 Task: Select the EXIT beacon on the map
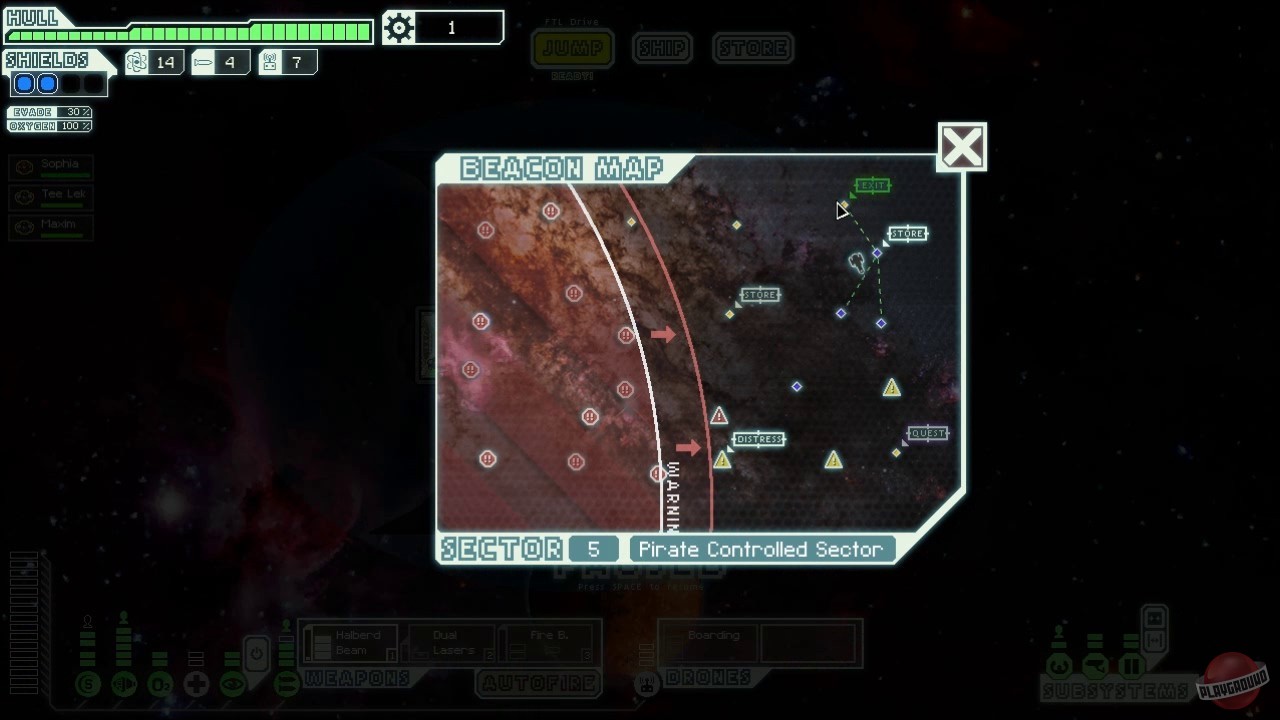871,185
